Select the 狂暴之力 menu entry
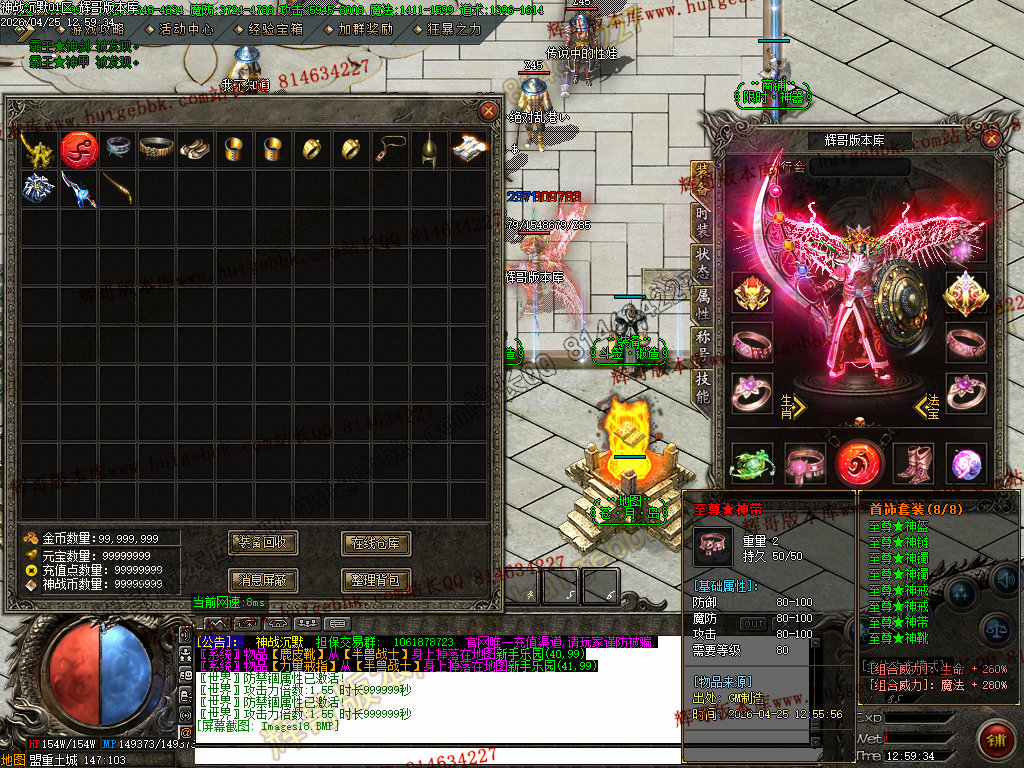 pos(453,30)
